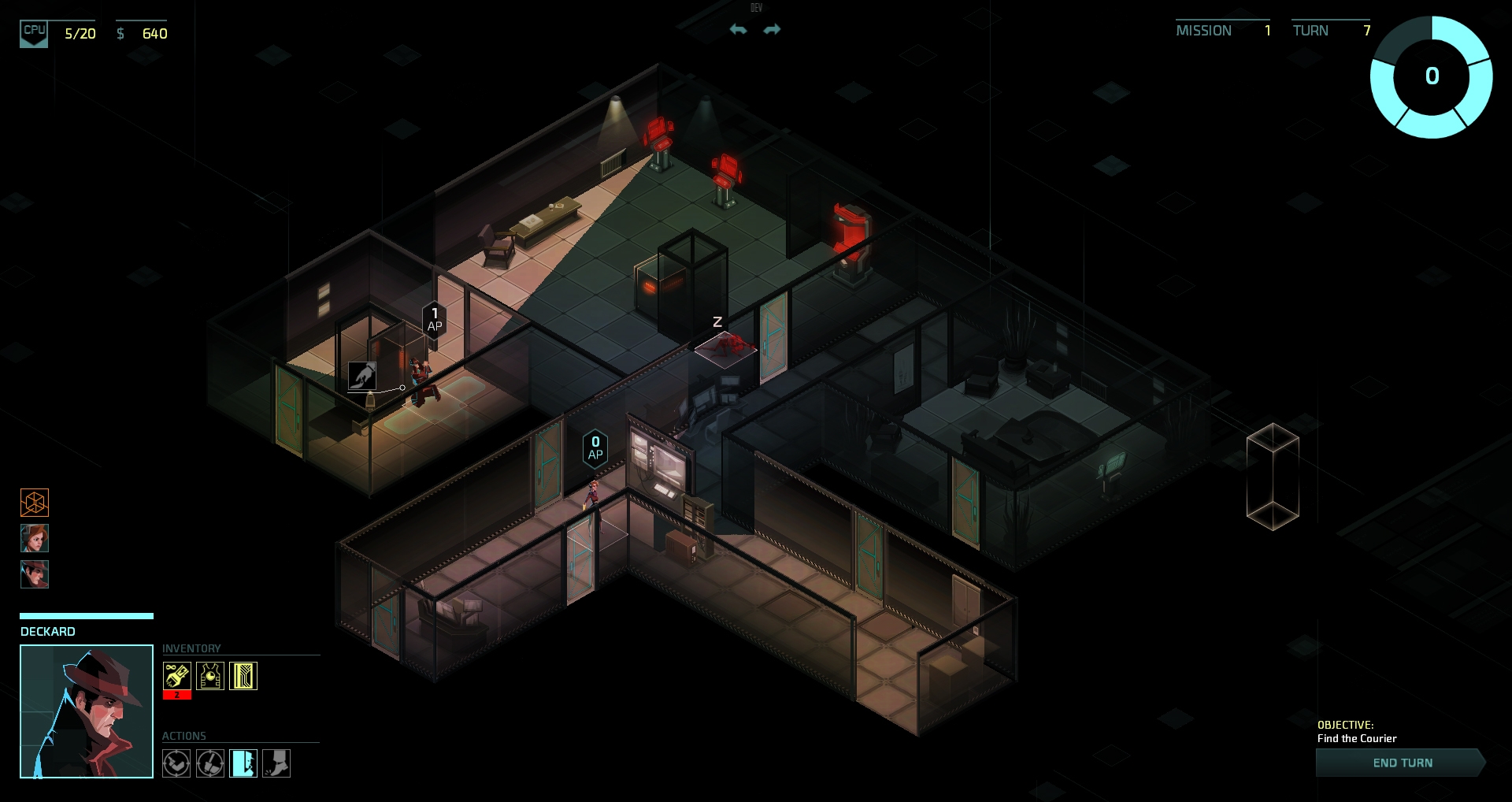Activate the overwatch aim action
This screenshot has width=1512, height=802.
coord(176,763)
